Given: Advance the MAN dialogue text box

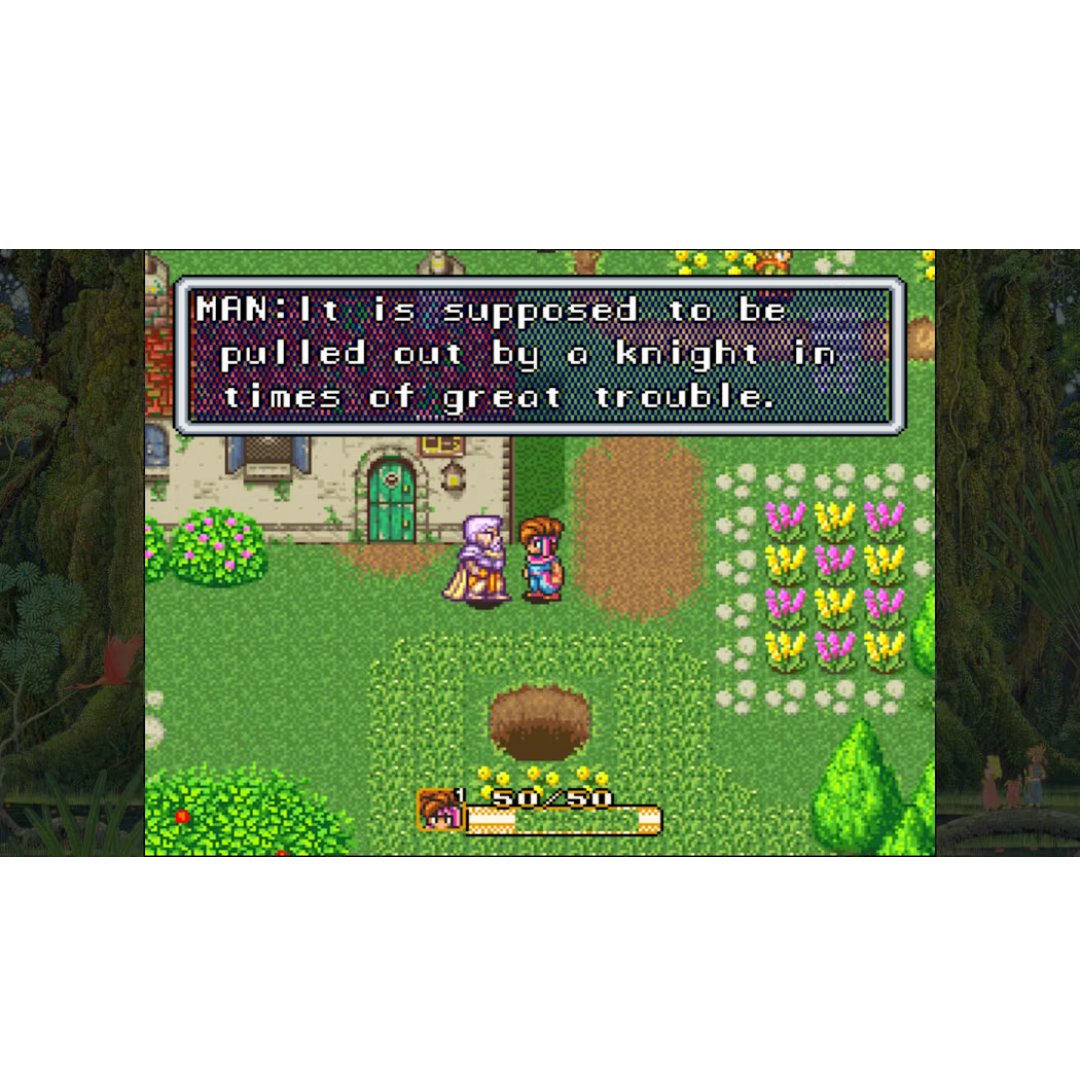Looking at the screenshot, I should [540, 355].
